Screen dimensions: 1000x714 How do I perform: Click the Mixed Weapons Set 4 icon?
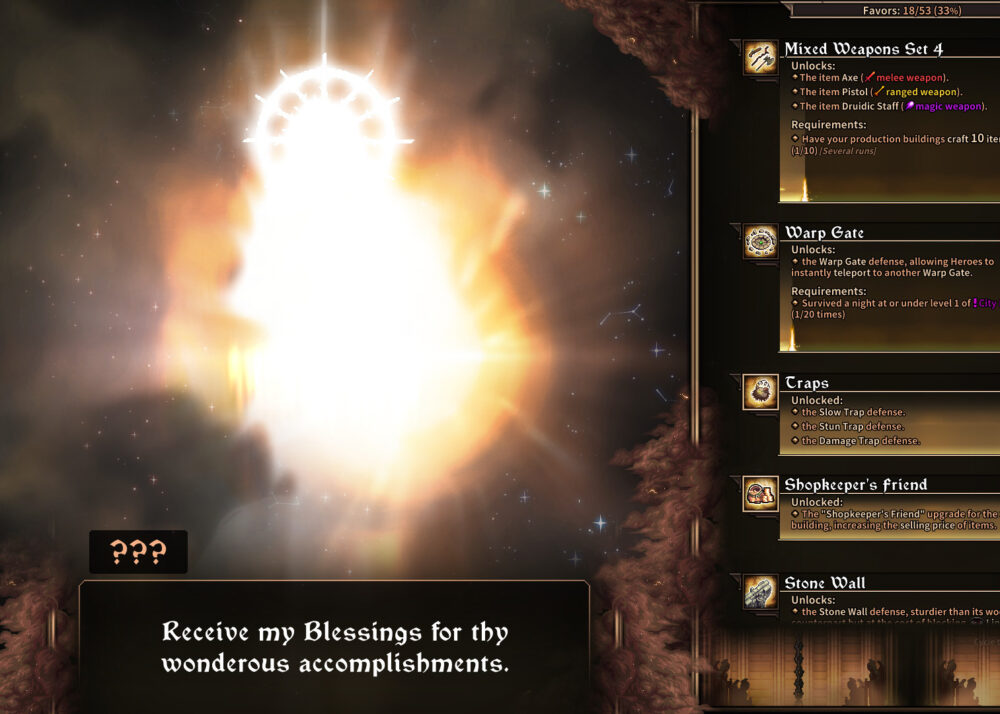pyautogui.click(x=760, y=58)
